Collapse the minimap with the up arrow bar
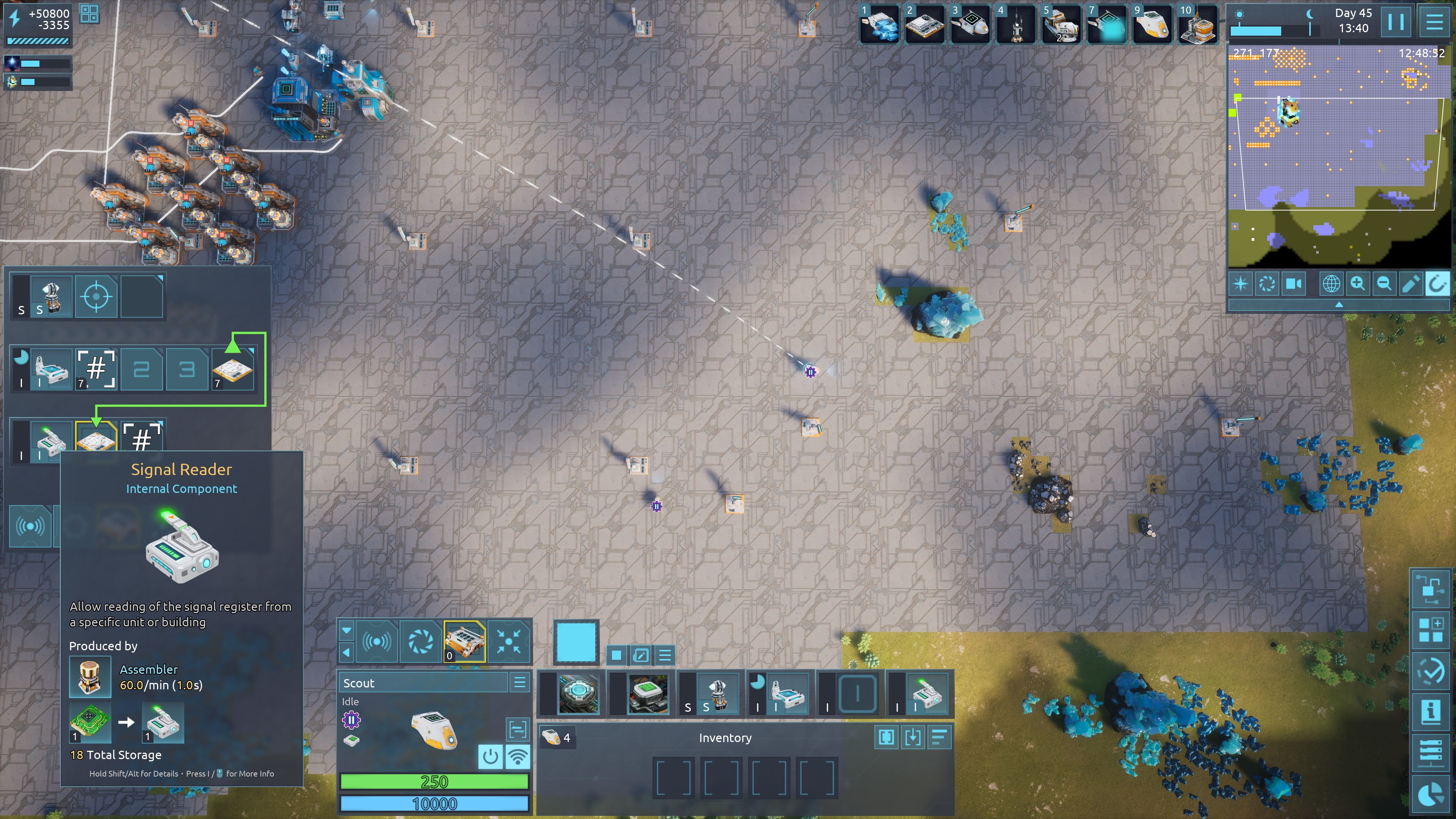 pyautogui.click(x=1338, y=304)
